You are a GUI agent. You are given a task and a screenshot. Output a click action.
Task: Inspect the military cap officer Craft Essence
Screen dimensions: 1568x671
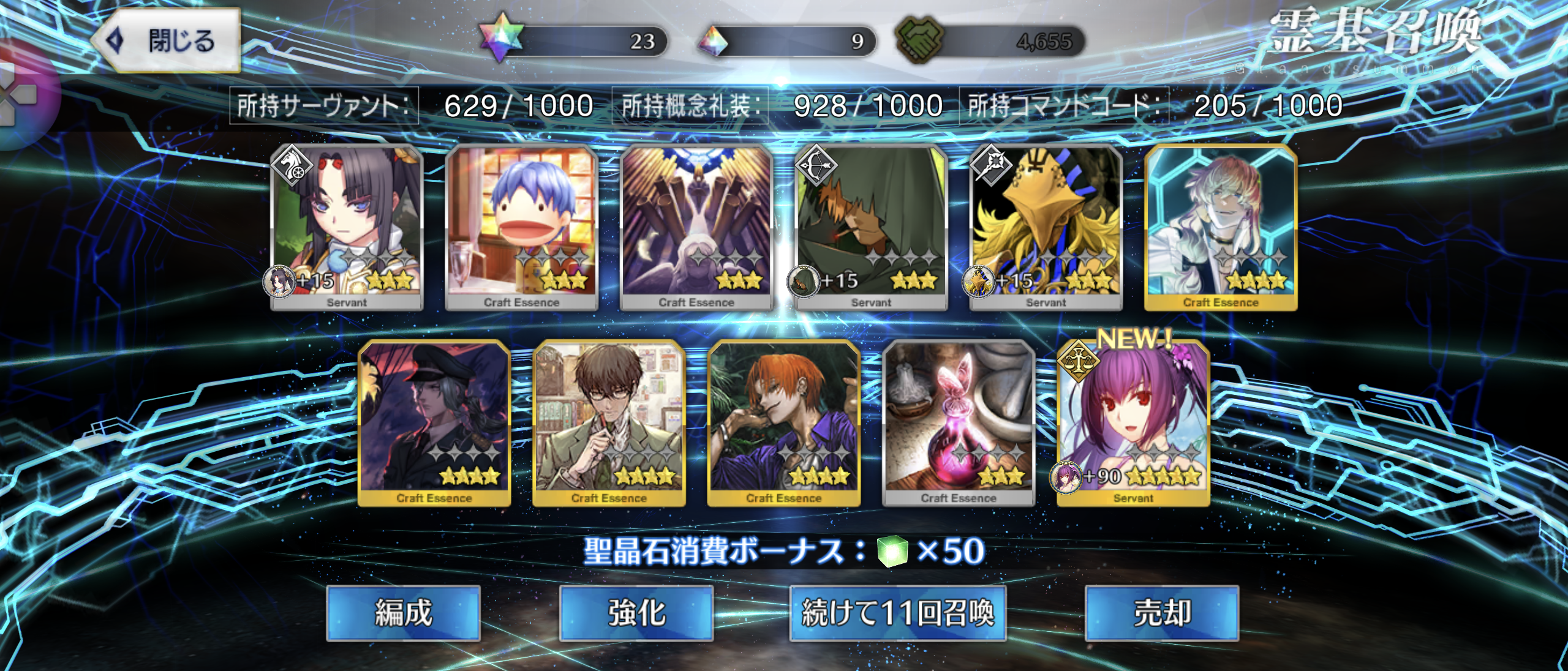click(x=434, y=422)
